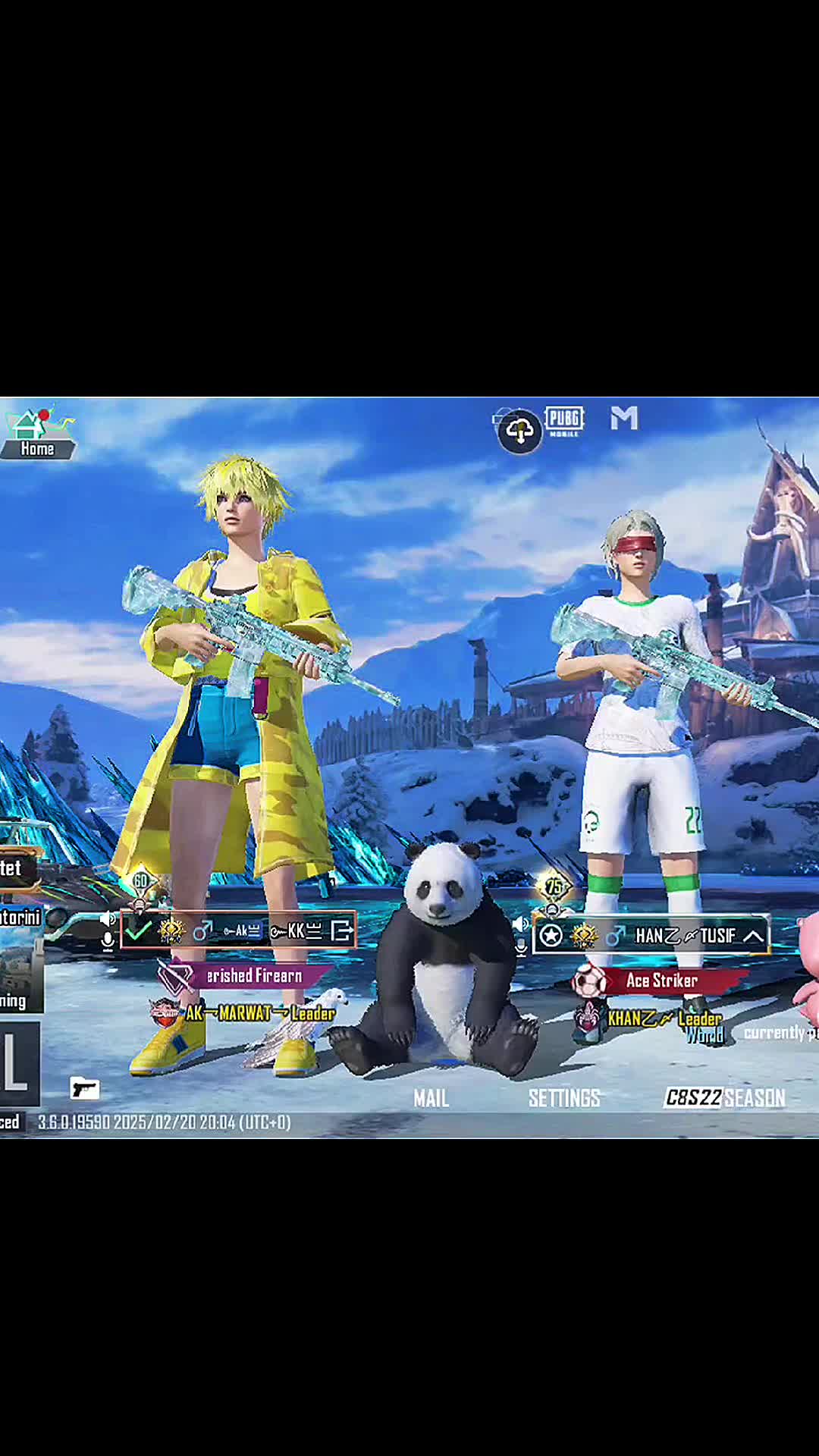The width and height of the screenshot is (819, 1456).
Task: Select the AK MARWAT Leader clan tag
Action: tap(258, 1013)
